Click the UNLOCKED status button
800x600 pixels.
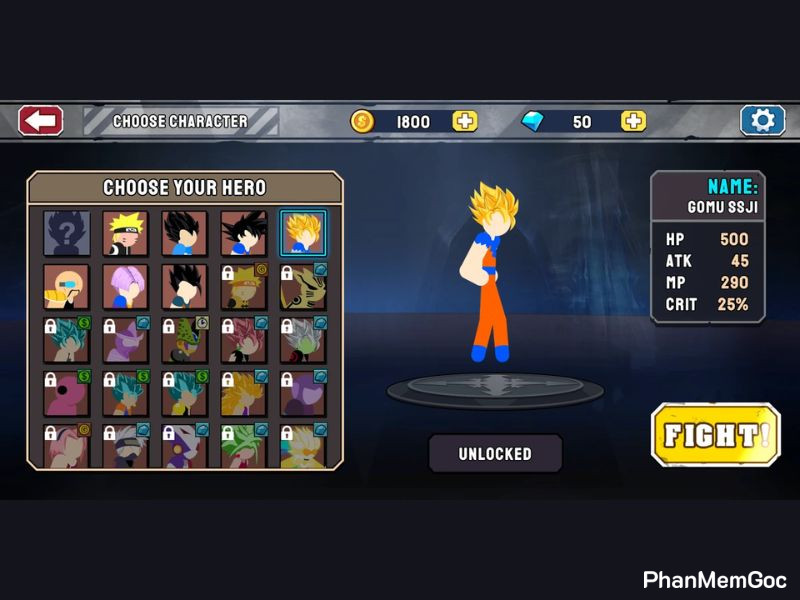click(x=495, y=453)
